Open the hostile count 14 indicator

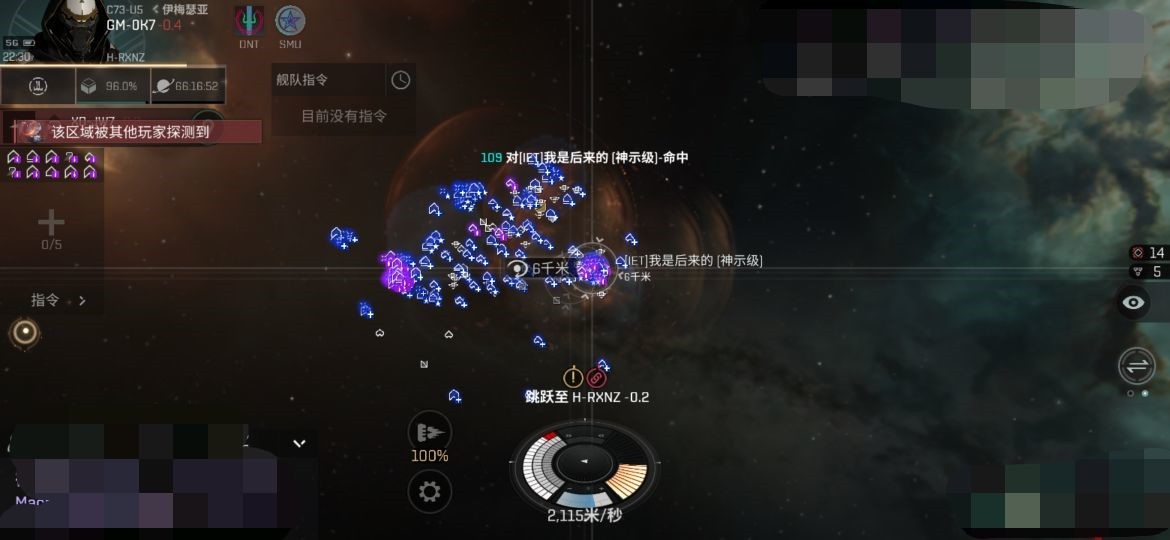(1148, 253)
